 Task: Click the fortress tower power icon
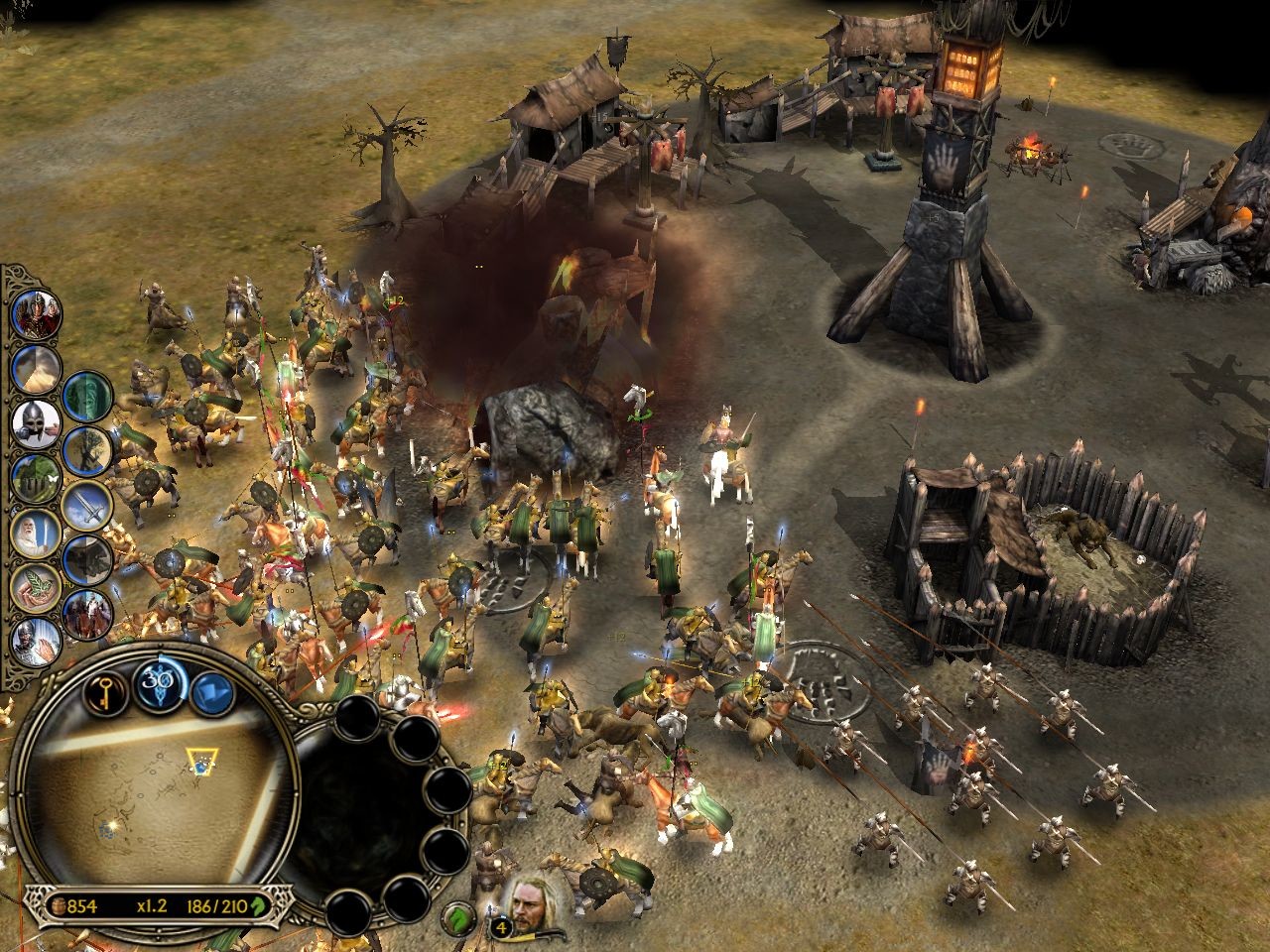(x=35, y=476)
